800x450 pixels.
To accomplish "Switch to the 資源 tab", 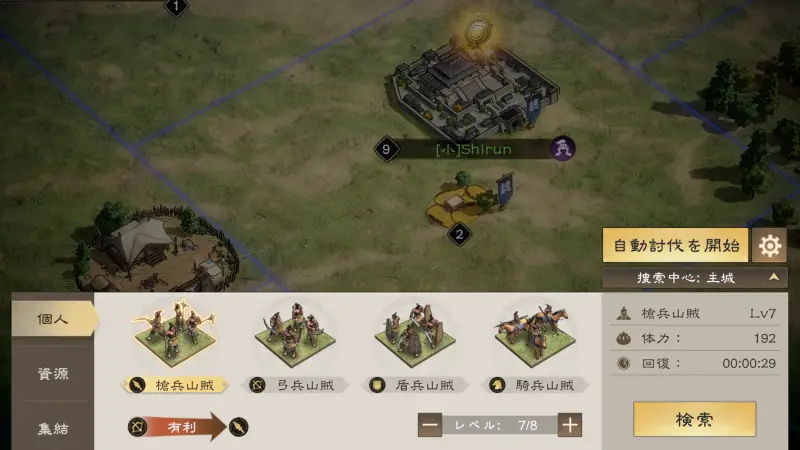I will [x=53, y=374].
